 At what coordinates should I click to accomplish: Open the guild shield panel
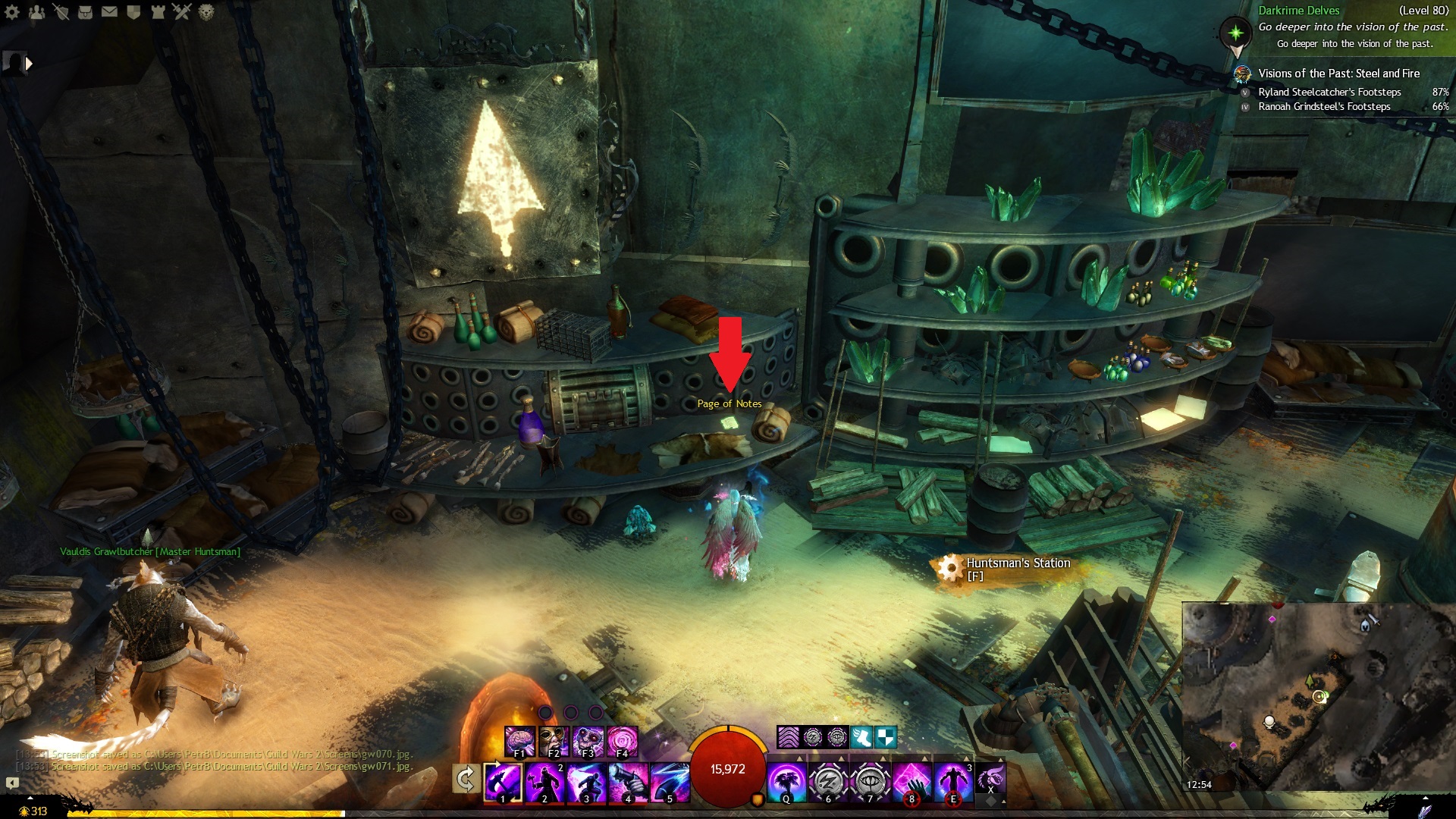(133, 12)
